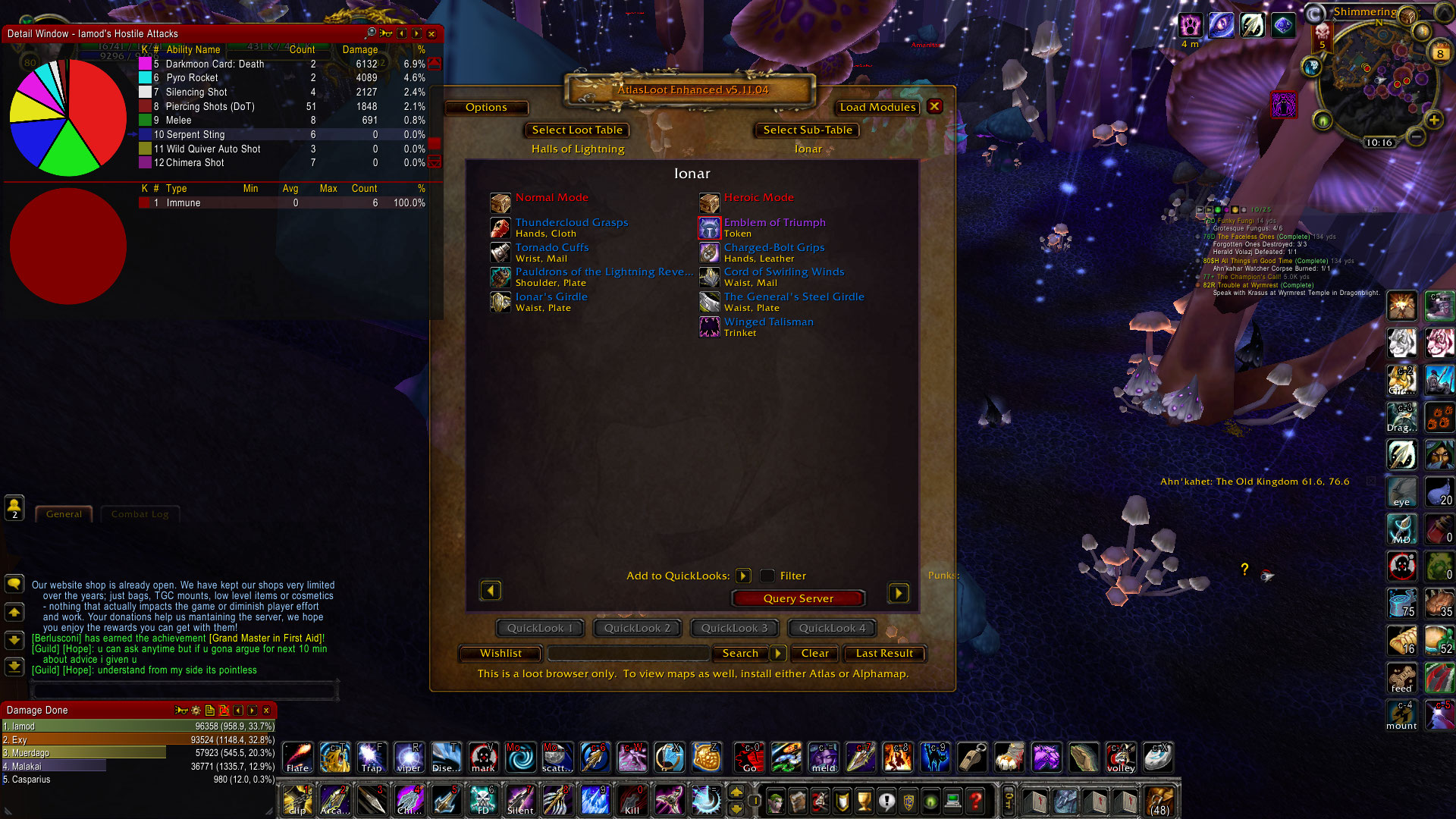Viewport: 1456px width, 819px height.
Task: Click the FD (Feign Death) ability icon
Action: point(483,800)
